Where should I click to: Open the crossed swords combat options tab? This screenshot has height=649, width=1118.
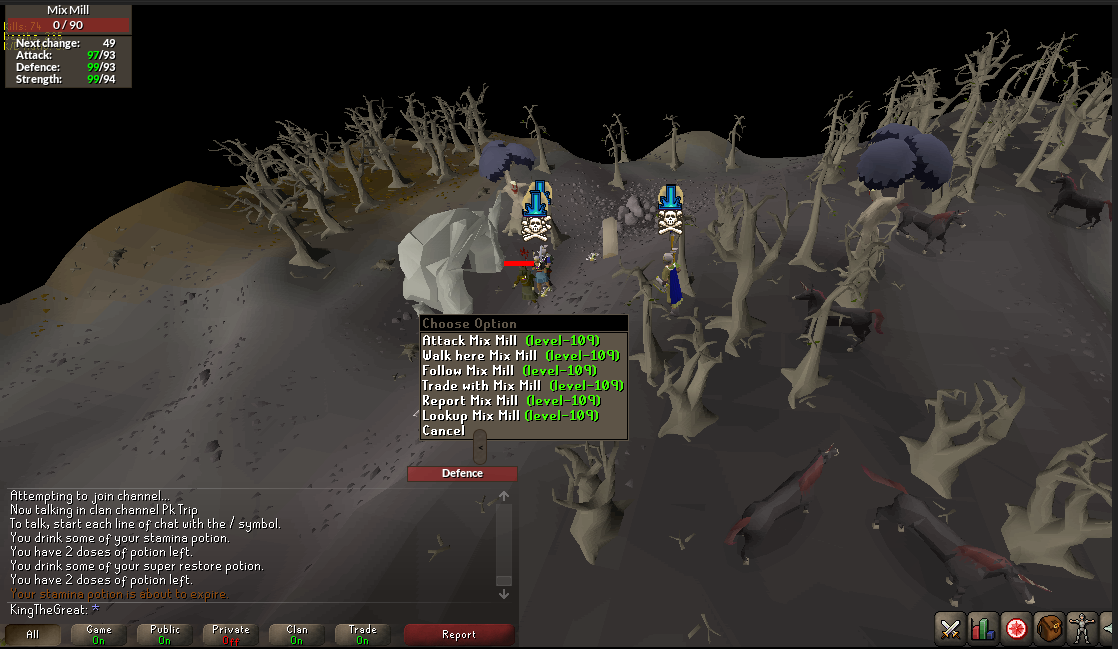pos(949,629)
